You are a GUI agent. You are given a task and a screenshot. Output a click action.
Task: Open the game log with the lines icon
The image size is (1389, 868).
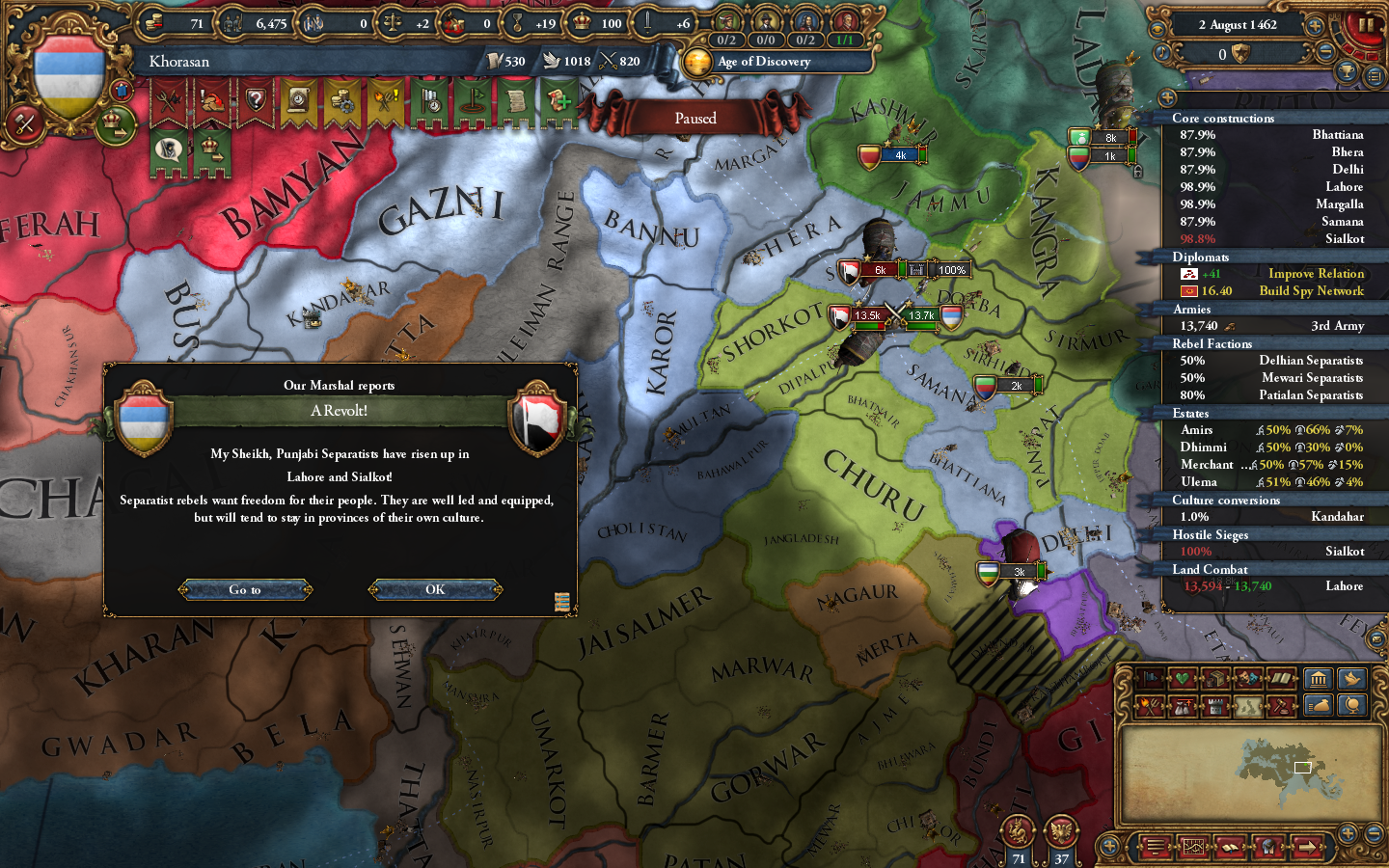coord(1155,847)
